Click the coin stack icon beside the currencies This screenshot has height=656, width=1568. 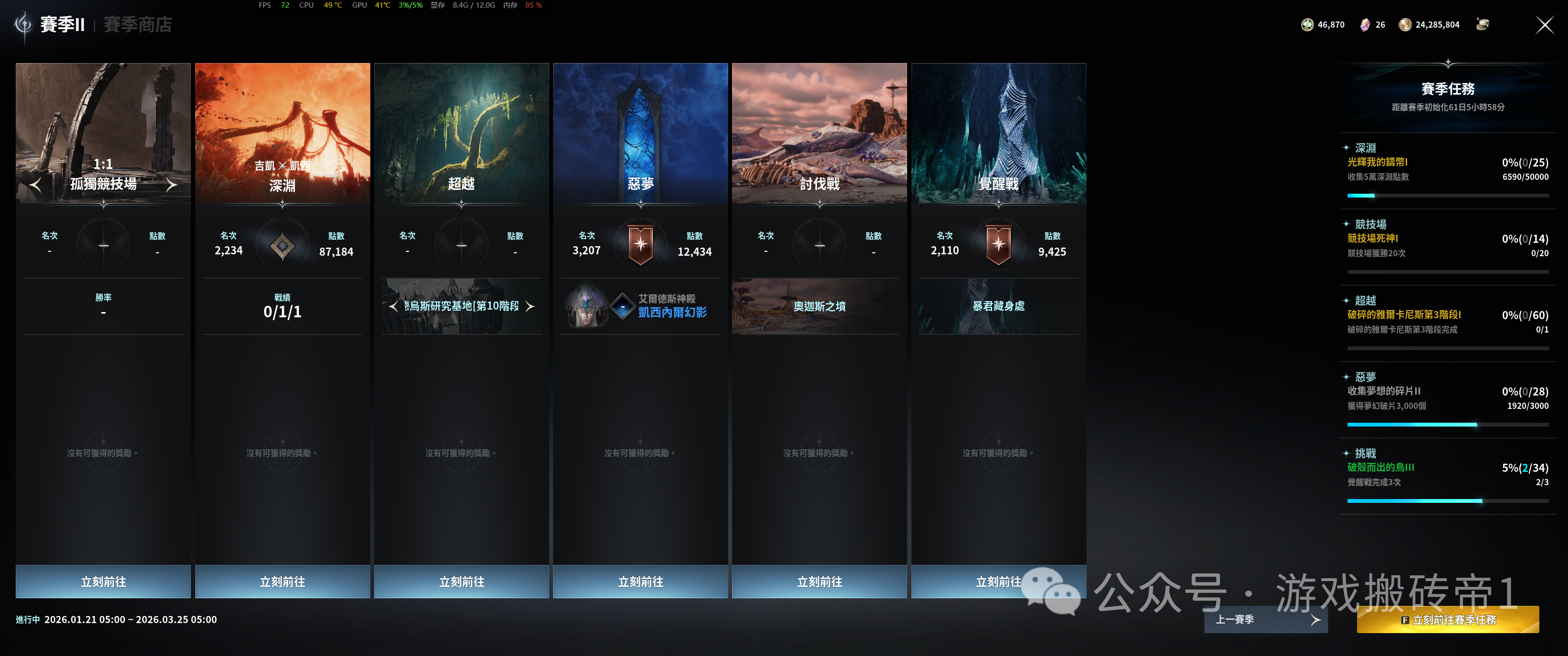(x=1482, y=24)
